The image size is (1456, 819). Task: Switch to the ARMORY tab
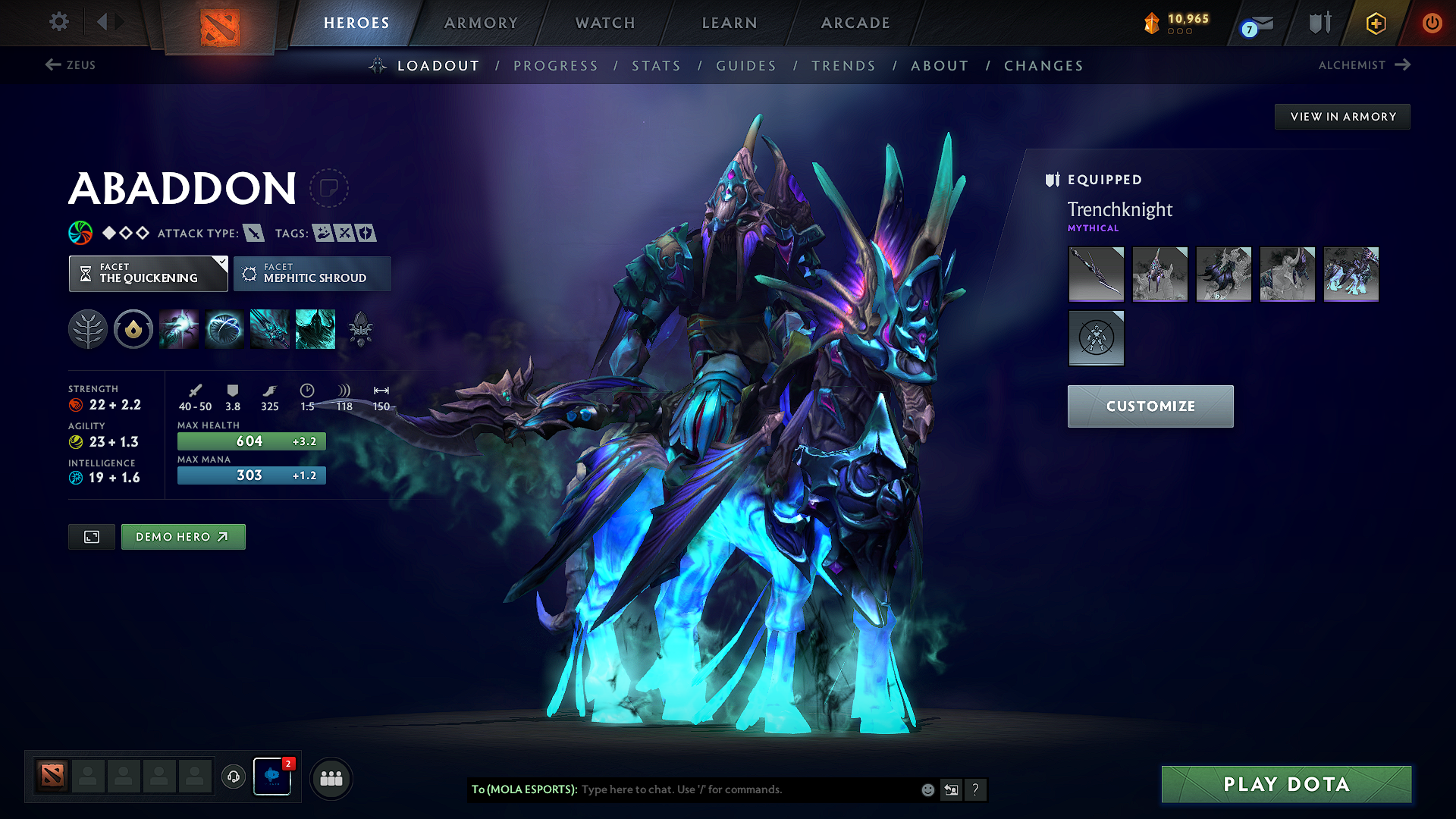(481, 22)
